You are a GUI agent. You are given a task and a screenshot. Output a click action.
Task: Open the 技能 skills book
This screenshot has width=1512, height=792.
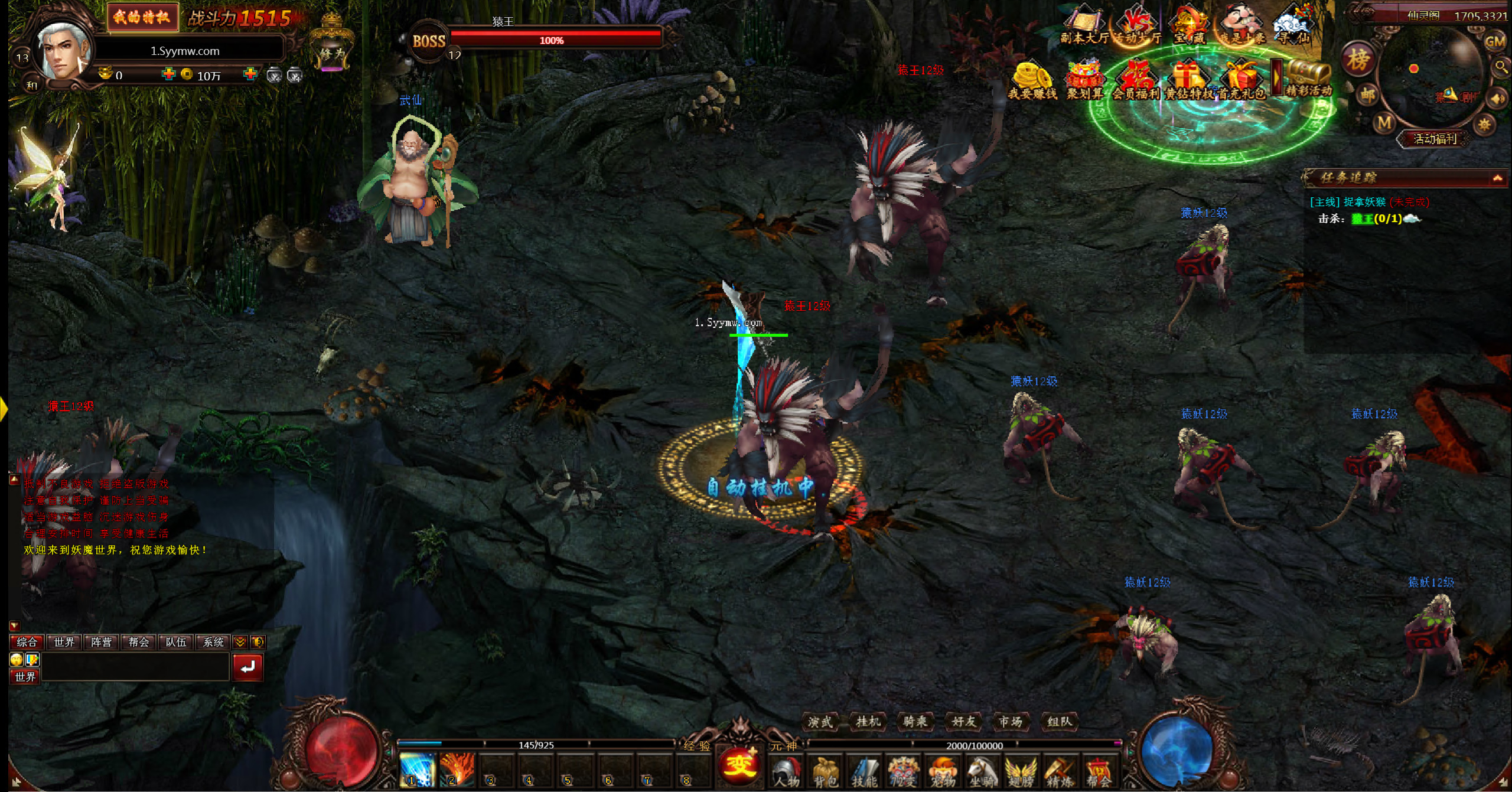point(864,771)
